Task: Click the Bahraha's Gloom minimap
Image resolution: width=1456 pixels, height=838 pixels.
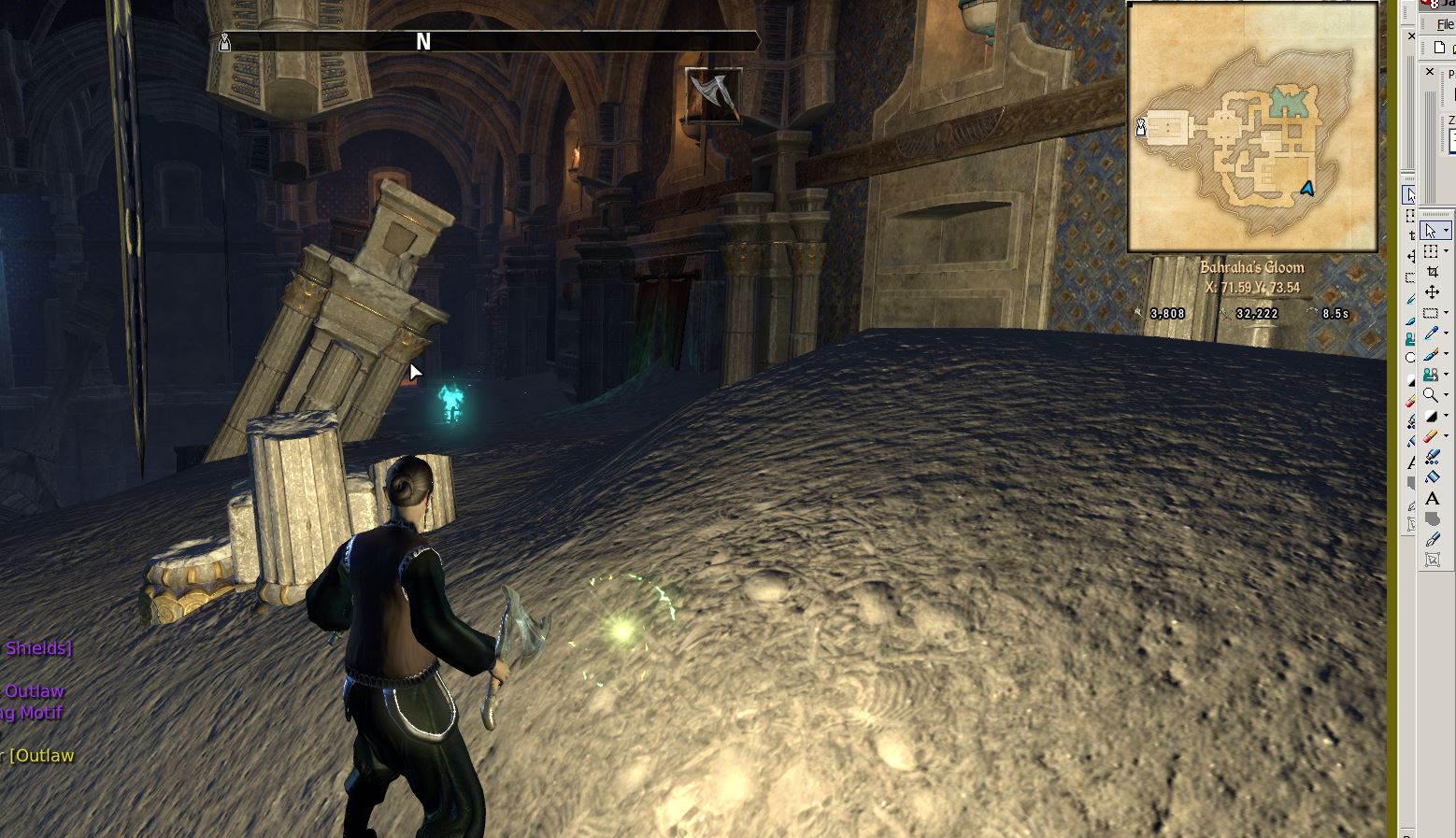Action: (1252, 128)
